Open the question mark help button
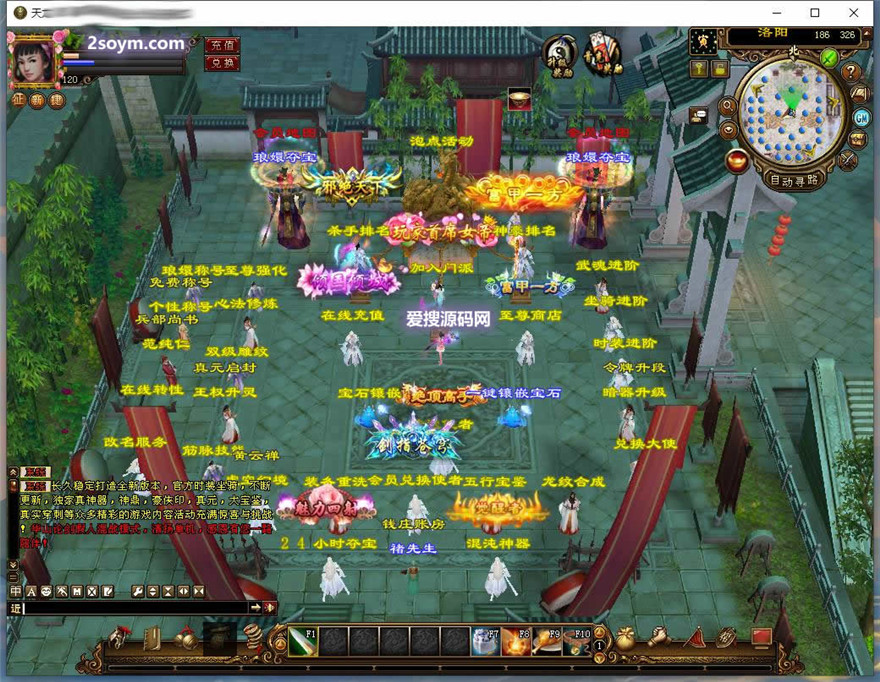This screenshot has height=682, width=880. point(851,72)
